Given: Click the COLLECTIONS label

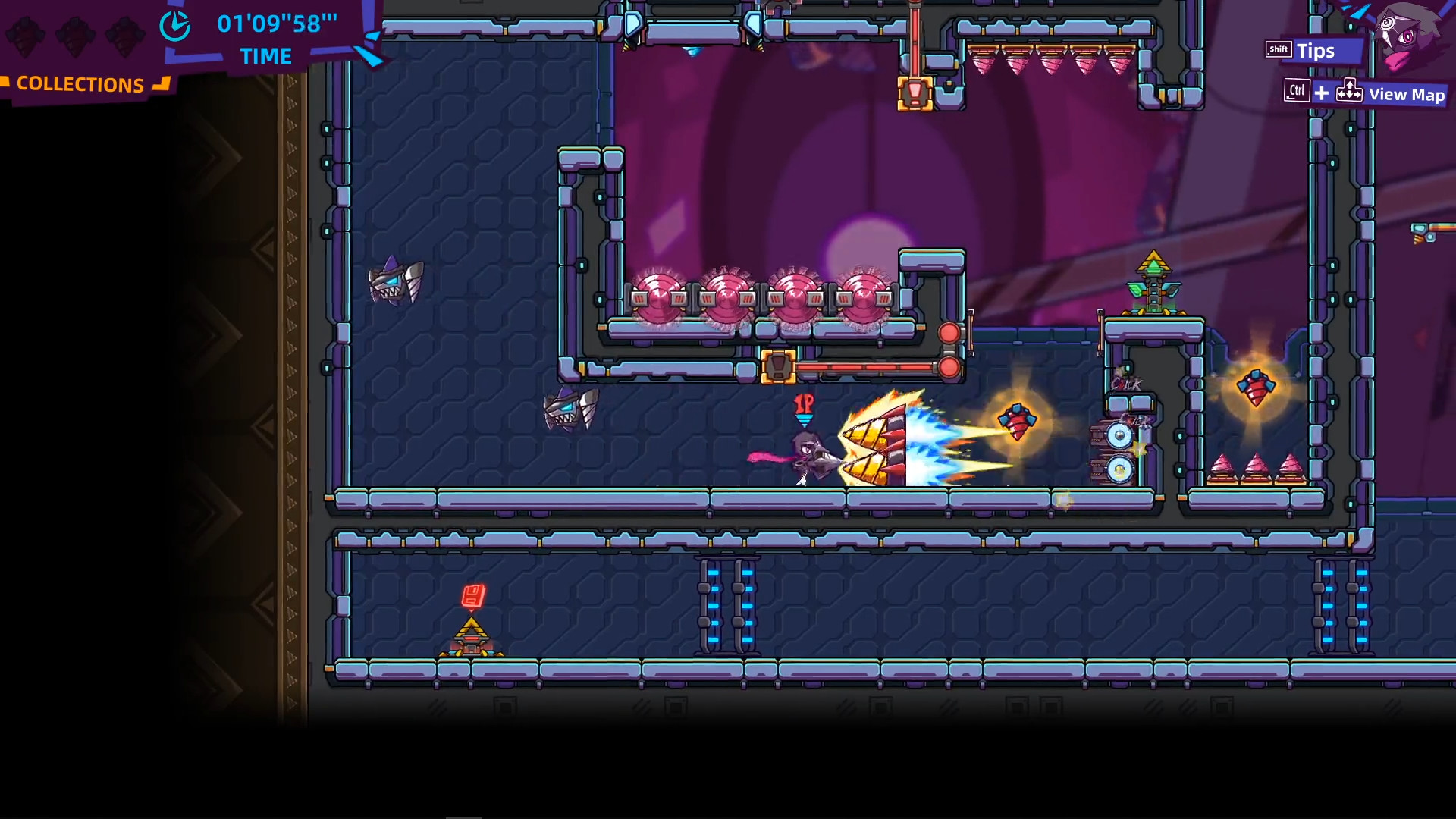Looking at the screenshot, I should (x=80, y=84).
